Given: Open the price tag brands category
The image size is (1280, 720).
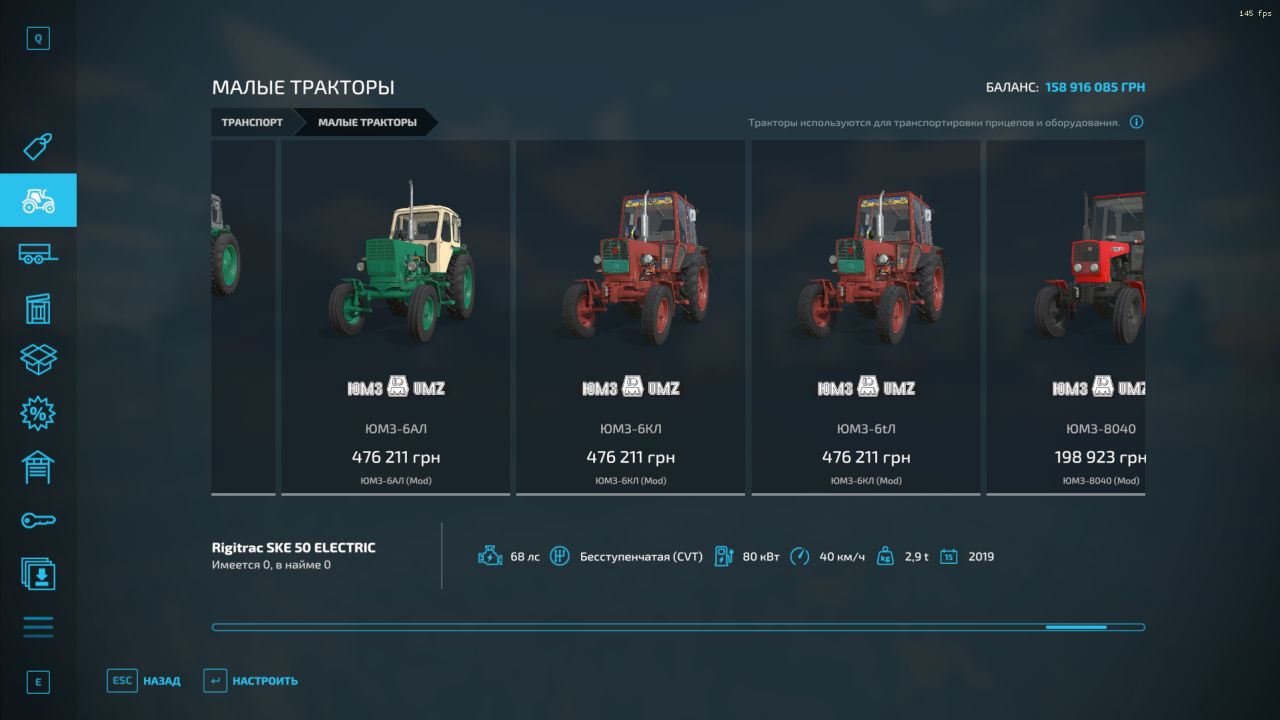Looking at the screenshot, I should click(38, 148).
